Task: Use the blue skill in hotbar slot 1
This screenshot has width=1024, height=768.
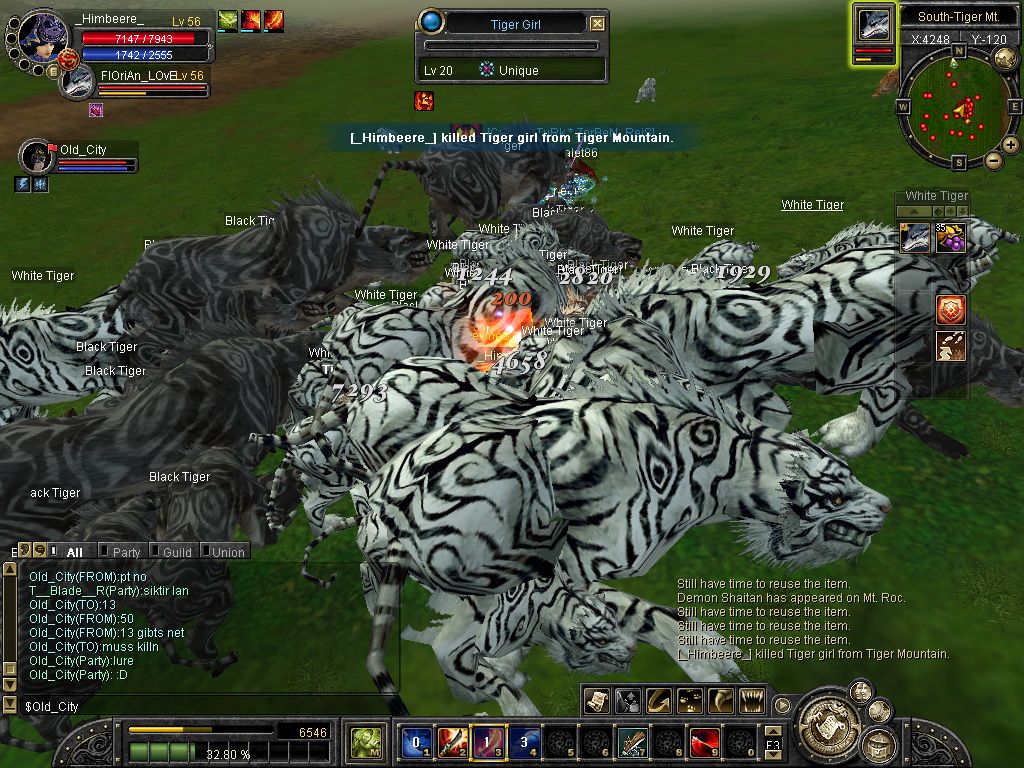Action: (415, 742)
